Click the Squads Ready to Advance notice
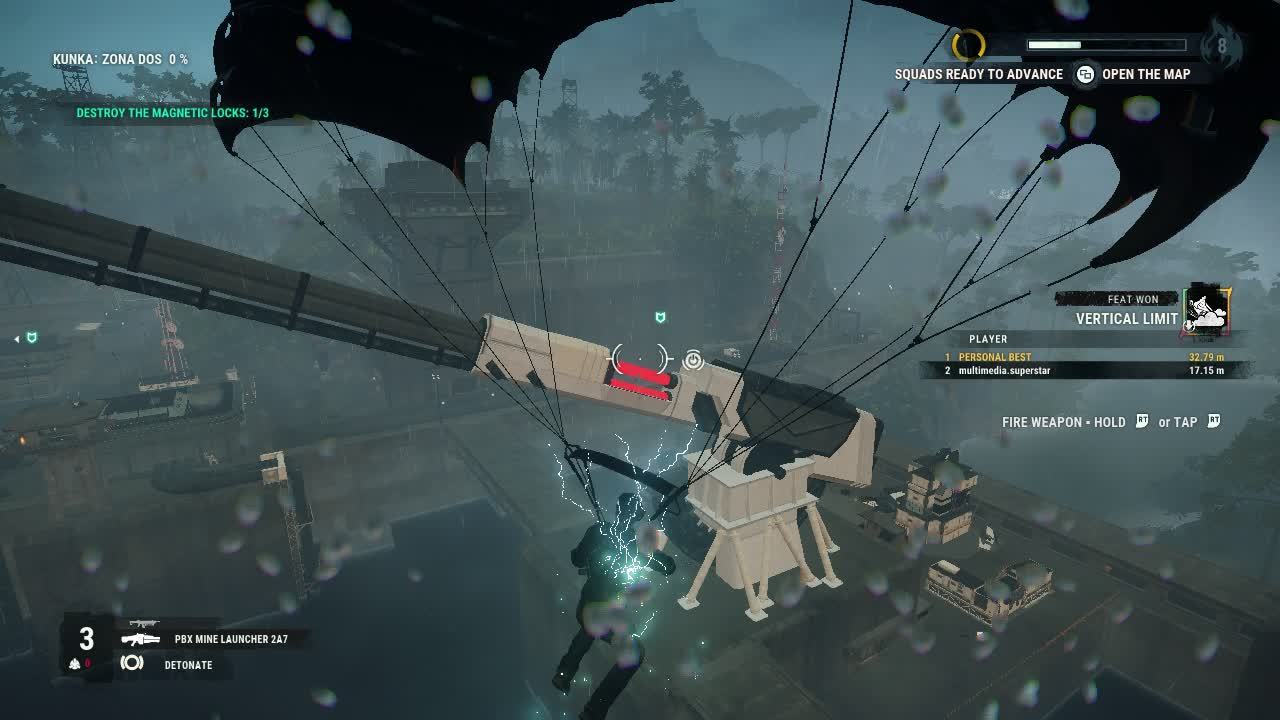The width and height of the screenshot is (1280, 720). coord(978,74)
